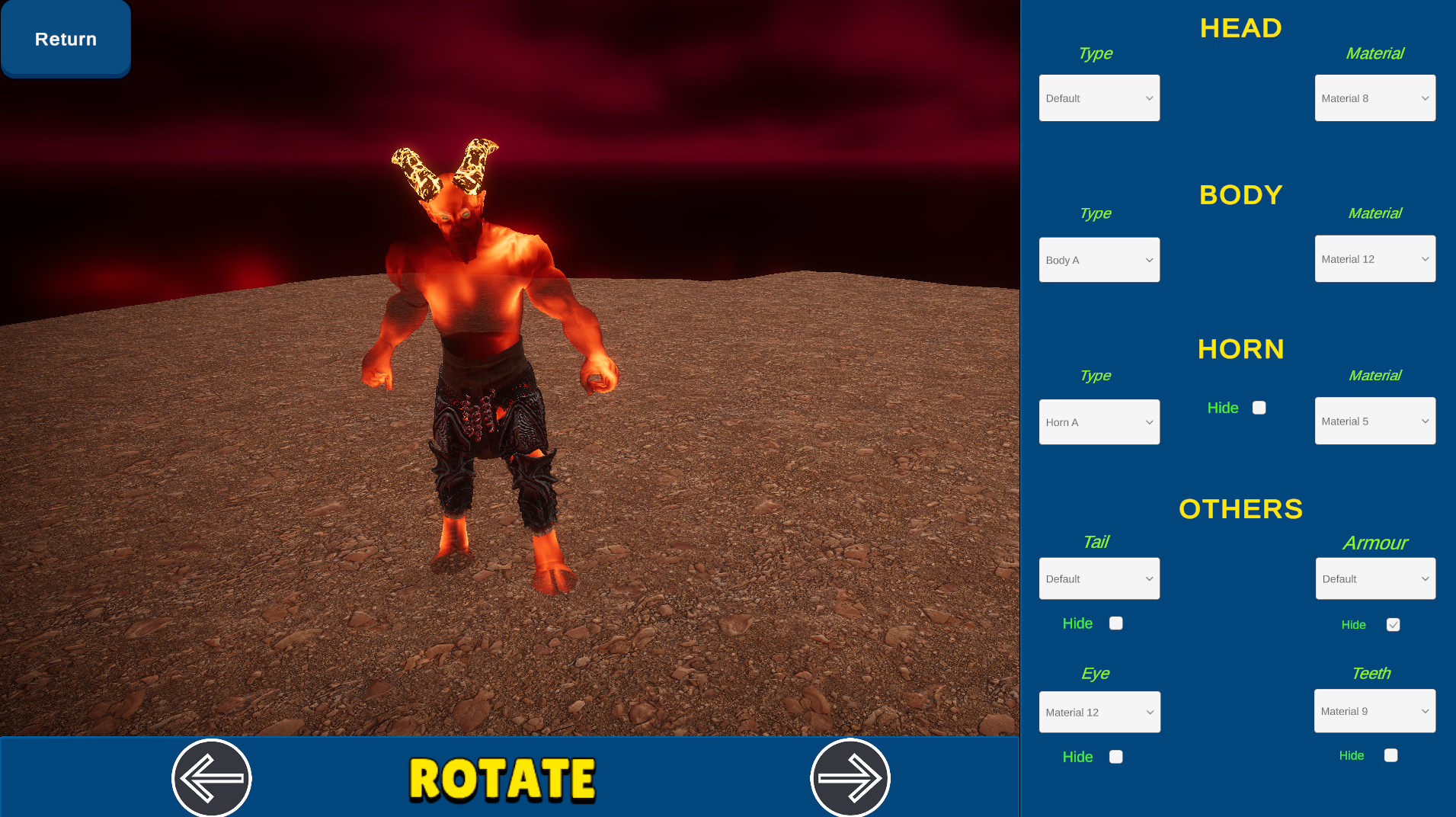The image size is (1456, 817).
Task: Uncheck the Hide checkbox under Armour
Action: click(1393, 624)
